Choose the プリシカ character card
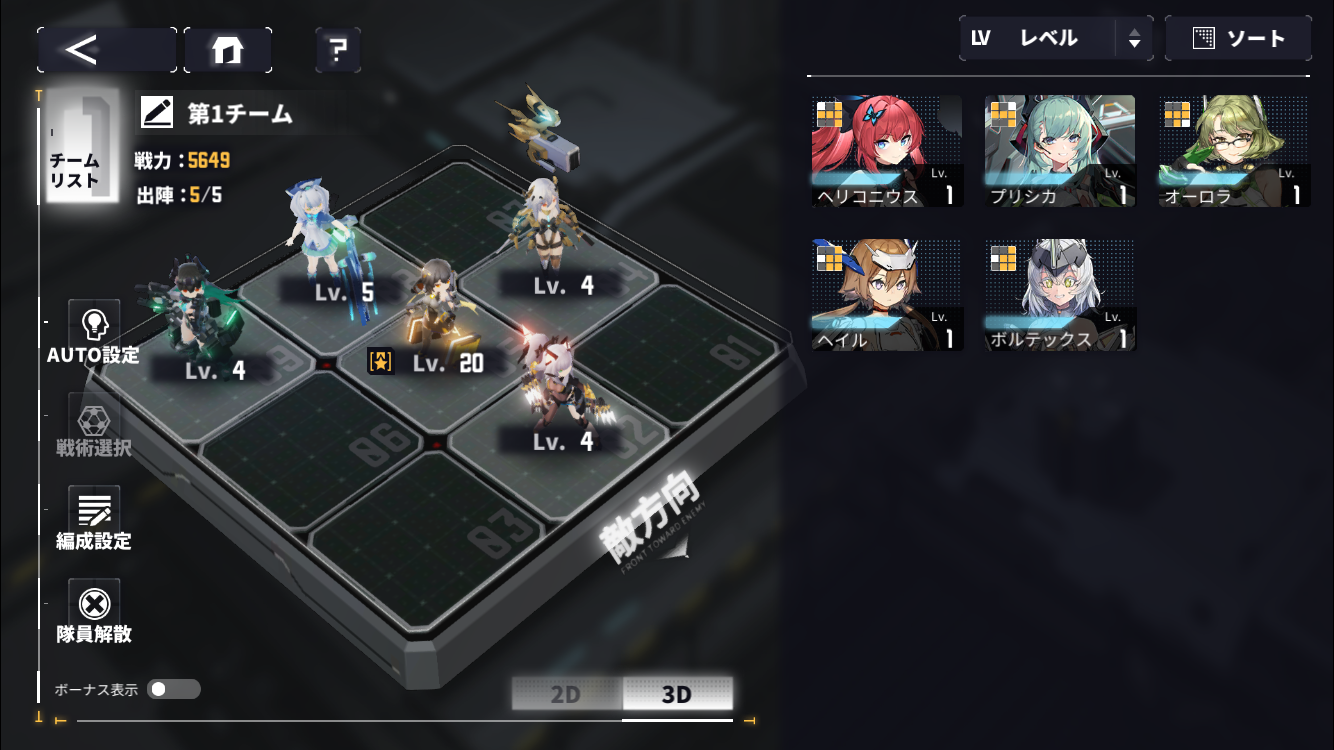The image size is (1334, 750). point(1060,151)
